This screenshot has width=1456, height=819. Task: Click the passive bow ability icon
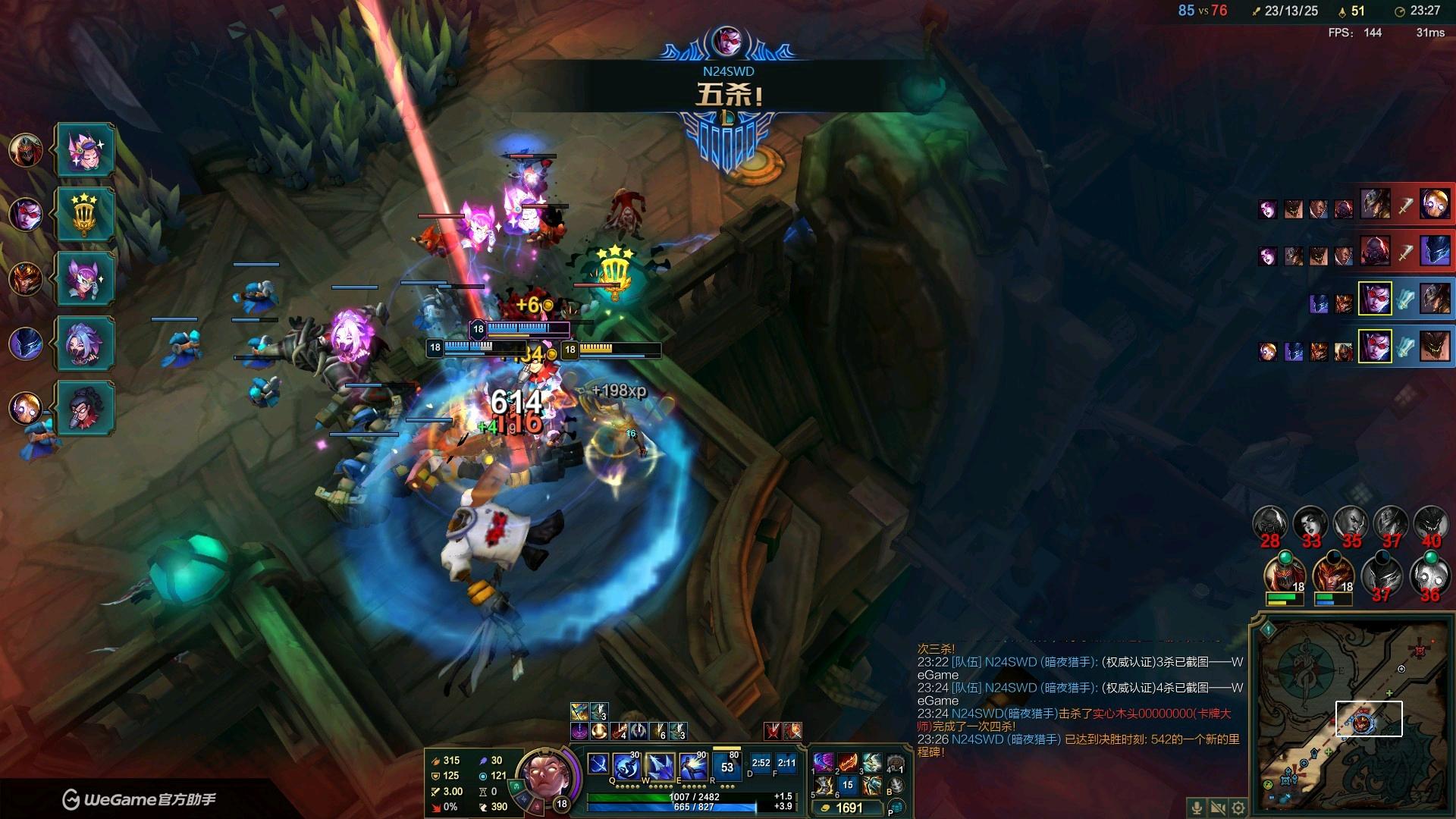pyautogui.click(x=598, y=764)
